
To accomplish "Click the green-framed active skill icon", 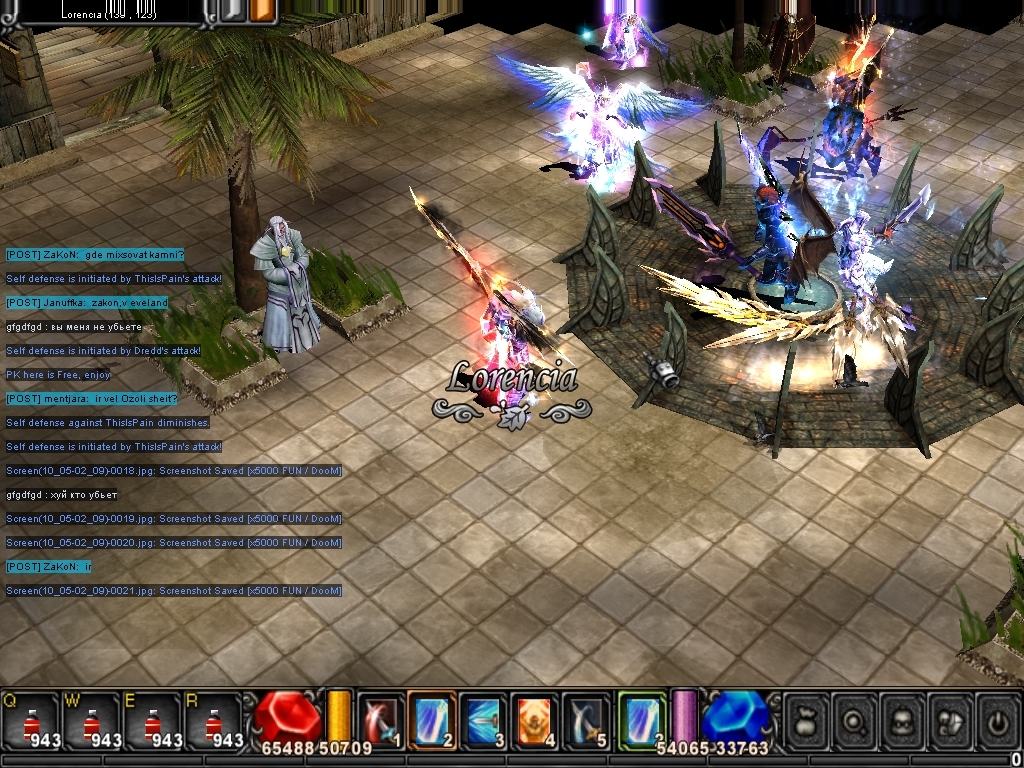I will [x=641, y=719].
